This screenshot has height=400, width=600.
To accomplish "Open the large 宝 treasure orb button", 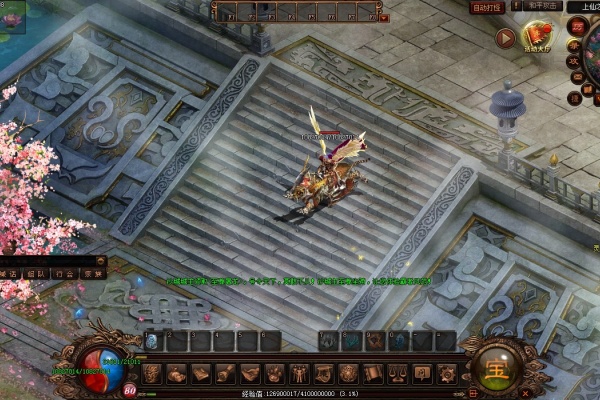I will point(492,369).
